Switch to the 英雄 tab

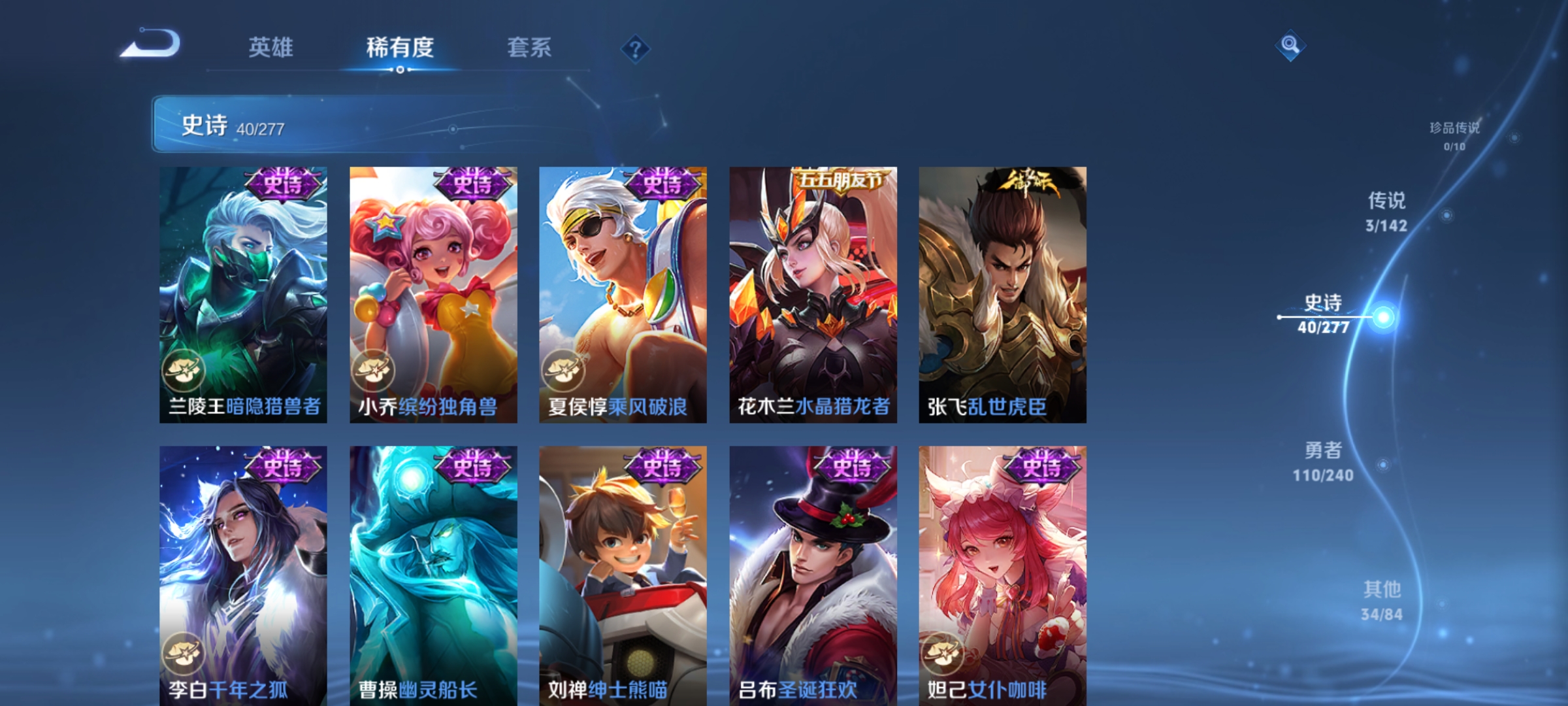pyautogui.click(x=272, y=47)
